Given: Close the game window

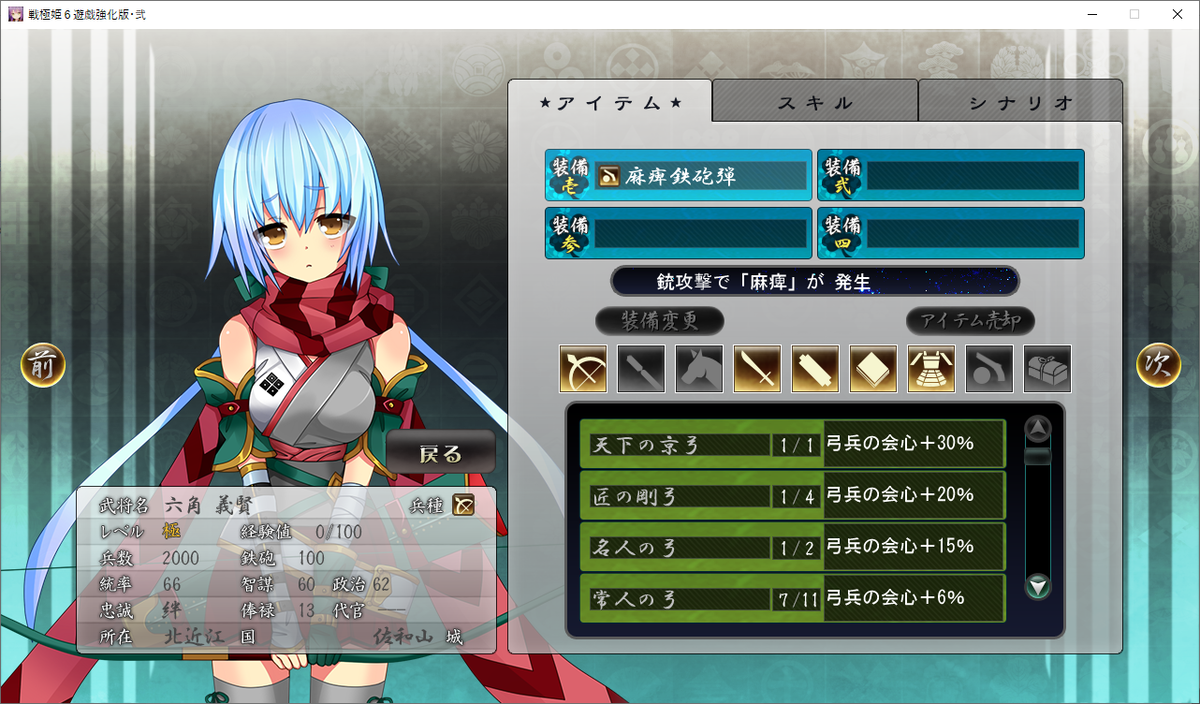Looking at the screenshot, I should [x=1176, y=14].
